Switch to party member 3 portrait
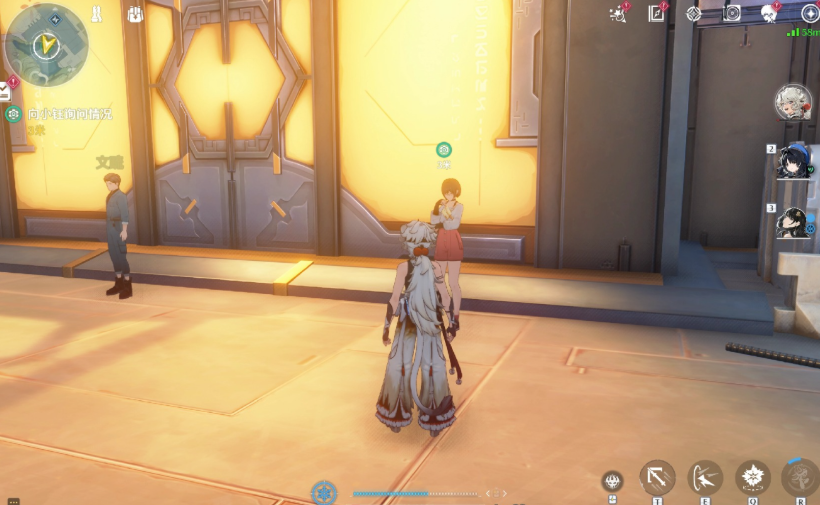This screenshot has width=820, height=505. (794, 223)
